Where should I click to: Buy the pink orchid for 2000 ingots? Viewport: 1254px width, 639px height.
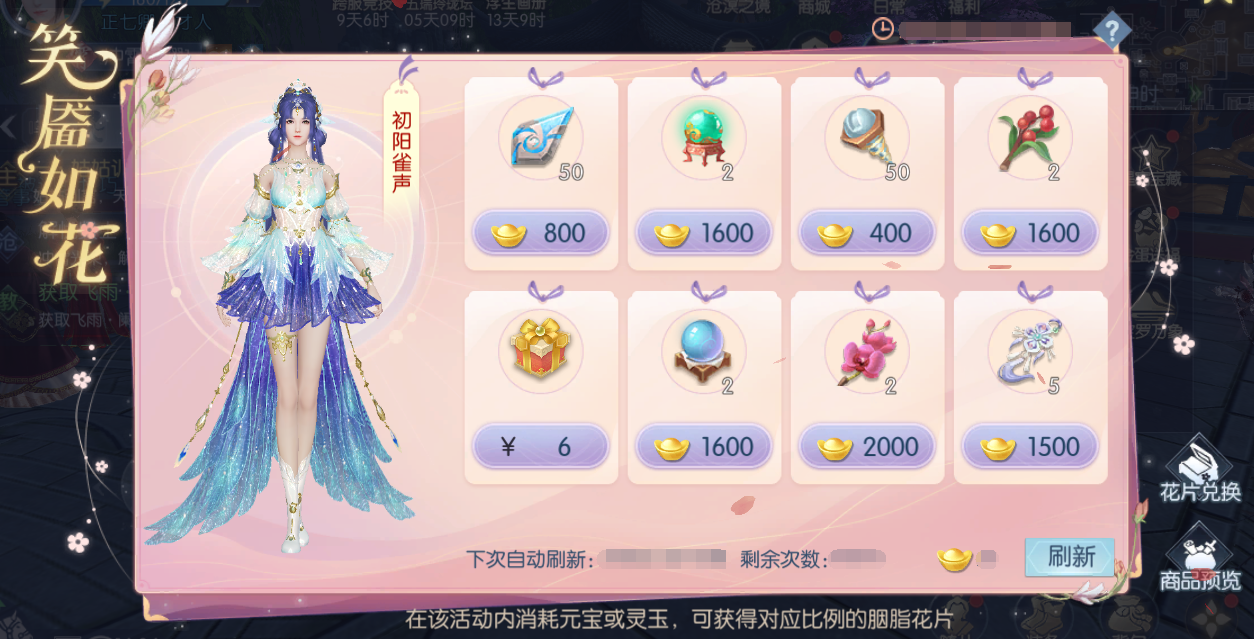point(866,447)
